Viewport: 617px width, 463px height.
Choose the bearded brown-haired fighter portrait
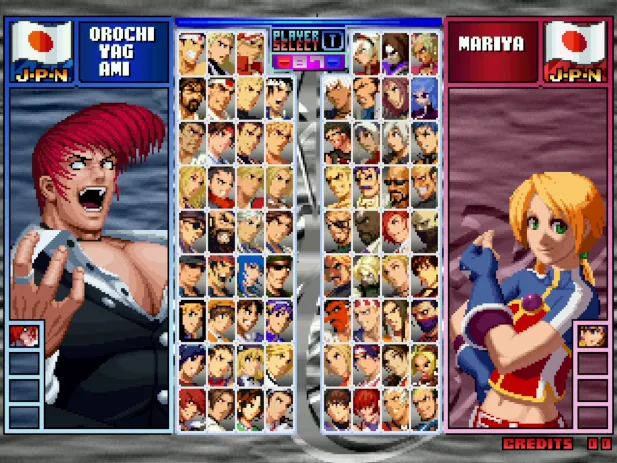coord(193,96)
